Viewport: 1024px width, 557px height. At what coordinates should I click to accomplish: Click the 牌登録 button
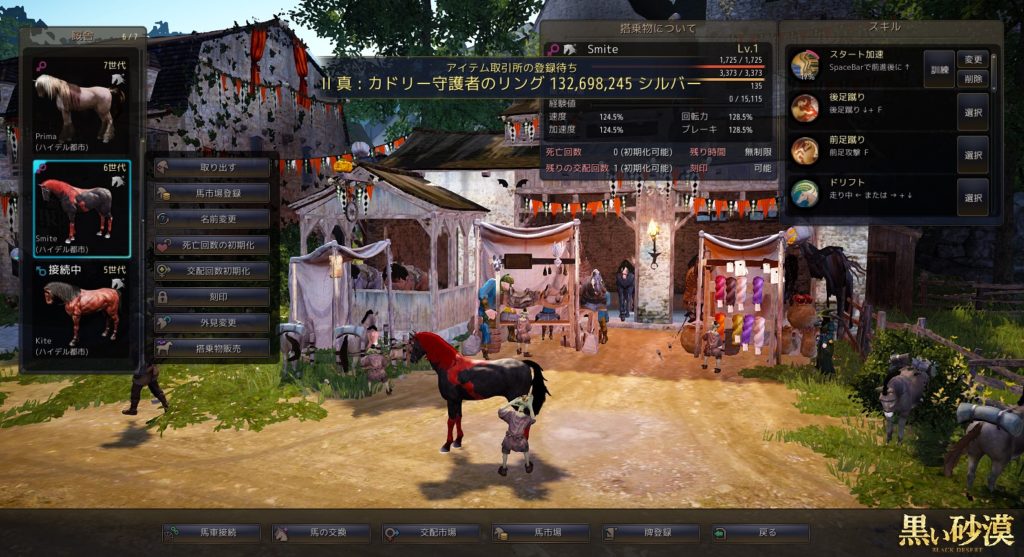point(651,533)
